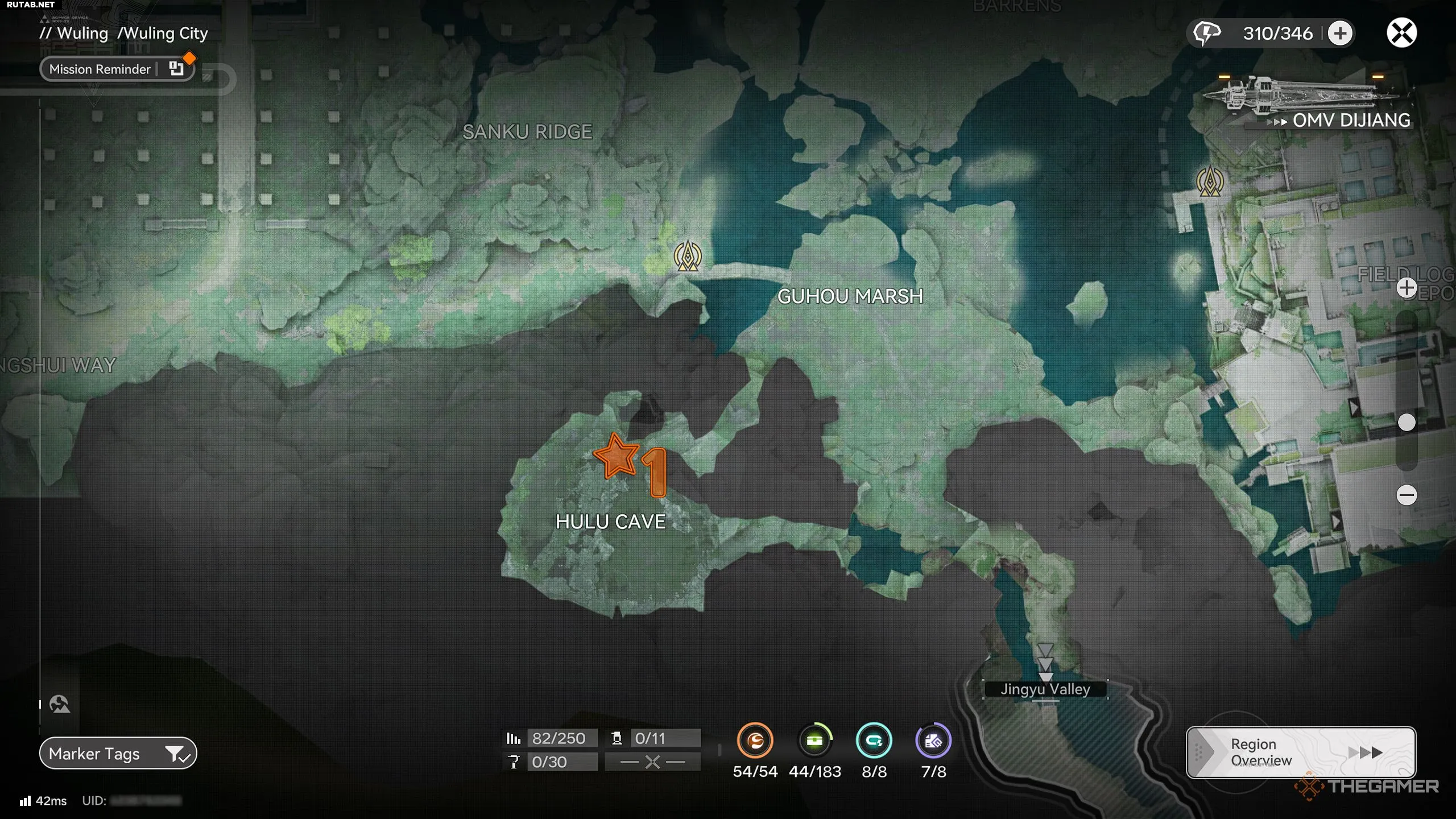Select the orange collectible icon showing 54/54
This screenshot has height=819, width=1456.
[x=755, y=741]
